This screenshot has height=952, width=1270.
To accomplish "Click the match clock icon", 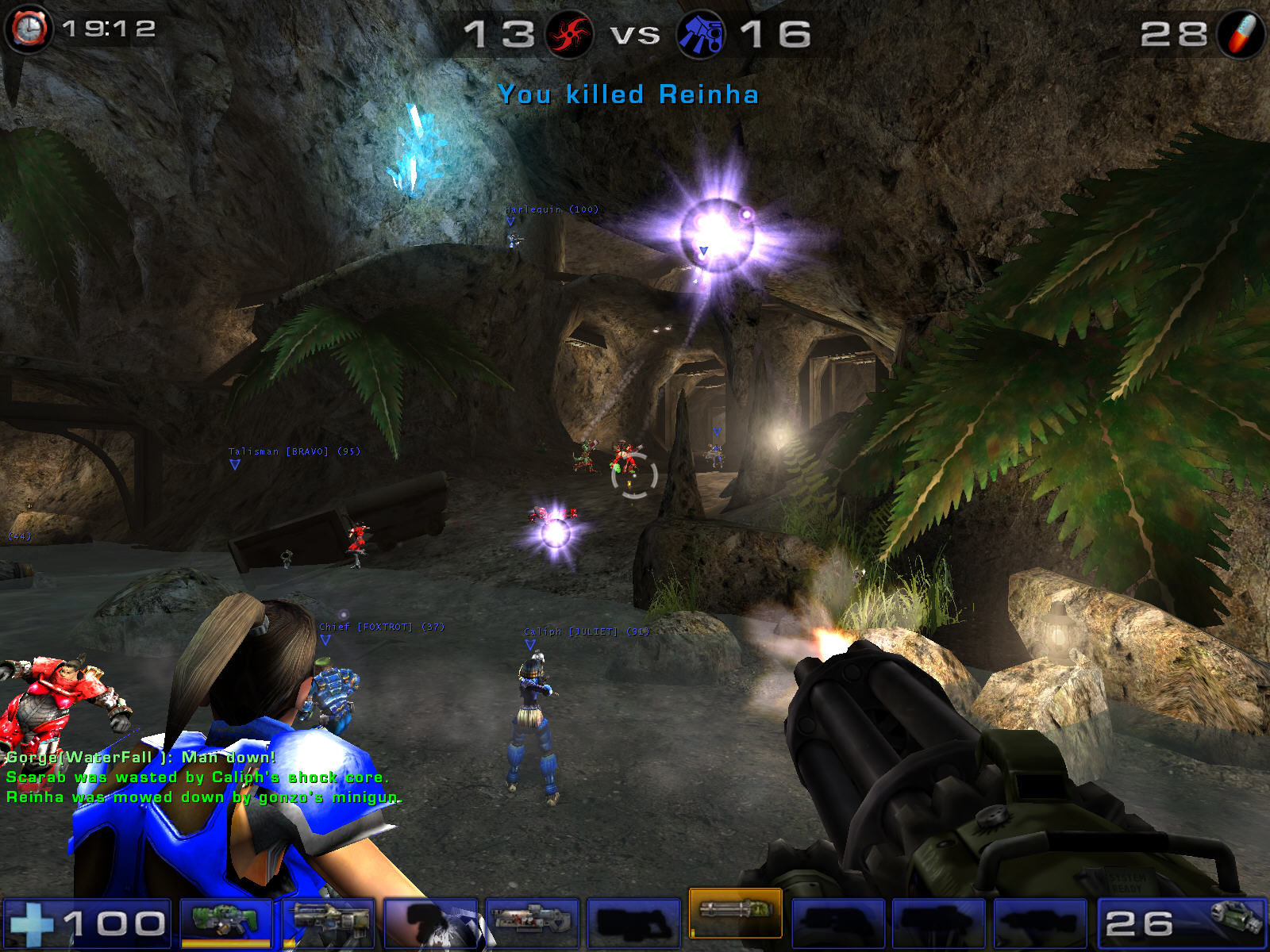I will (x=29, y=29).
